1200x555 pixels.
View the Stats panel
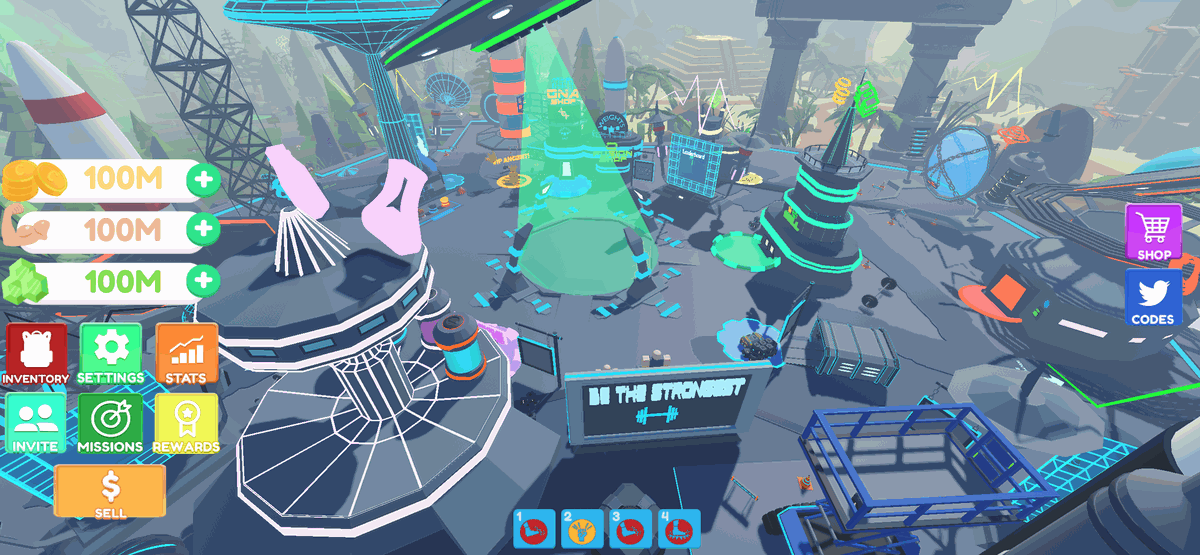186,354
